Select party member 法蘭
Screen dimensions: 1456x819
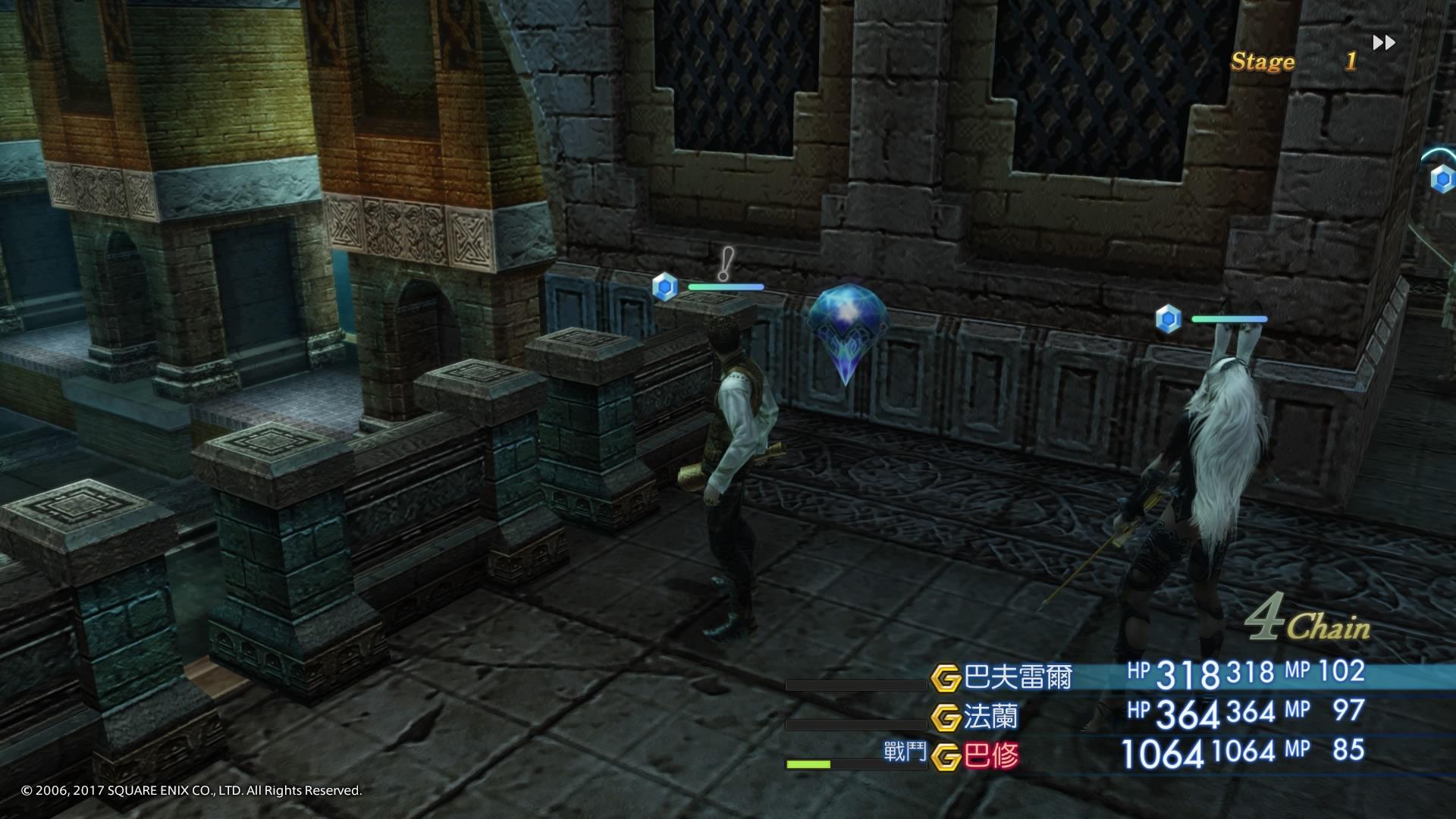pyautogui.click(x=990, y=717)
